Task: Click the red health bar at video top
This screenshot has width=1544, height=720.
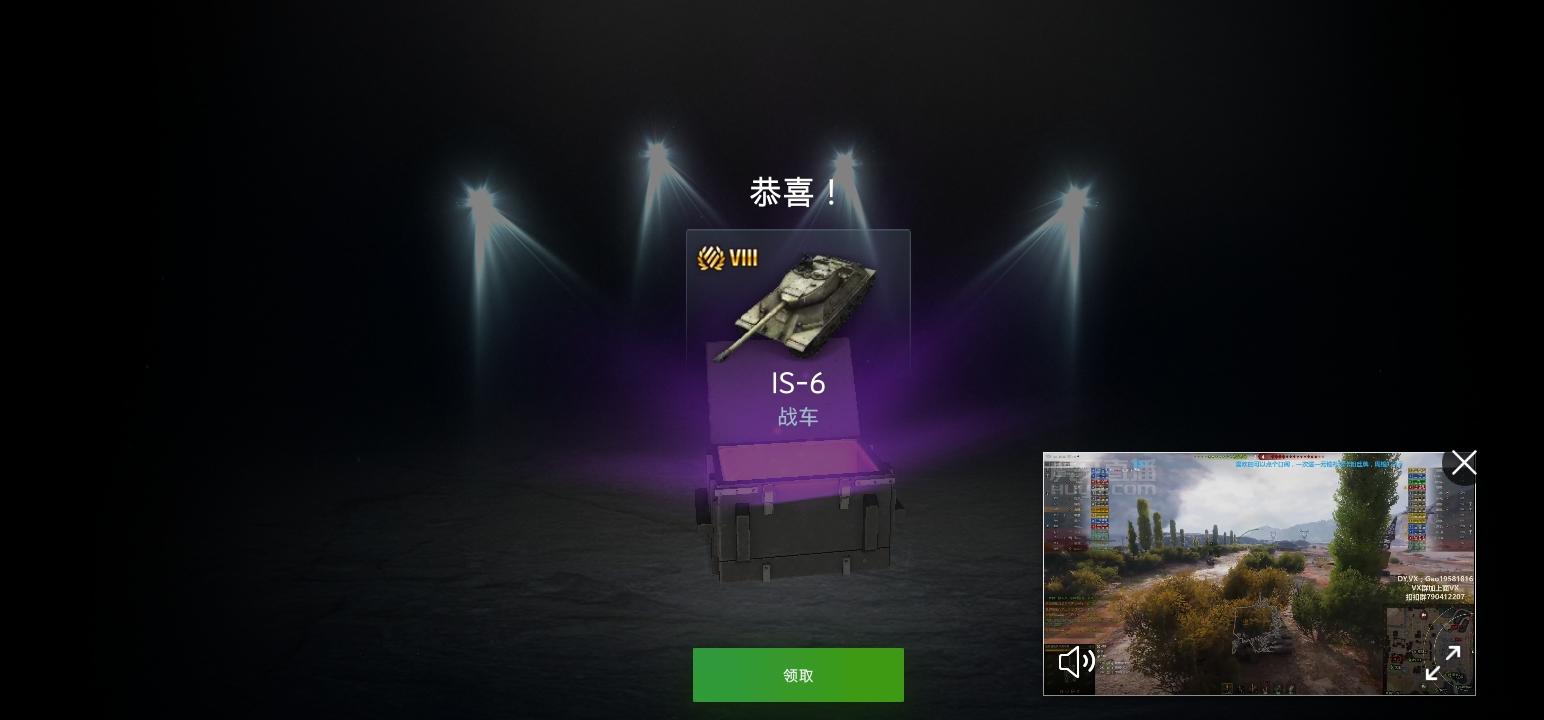Action: (x=1280, y=457)
